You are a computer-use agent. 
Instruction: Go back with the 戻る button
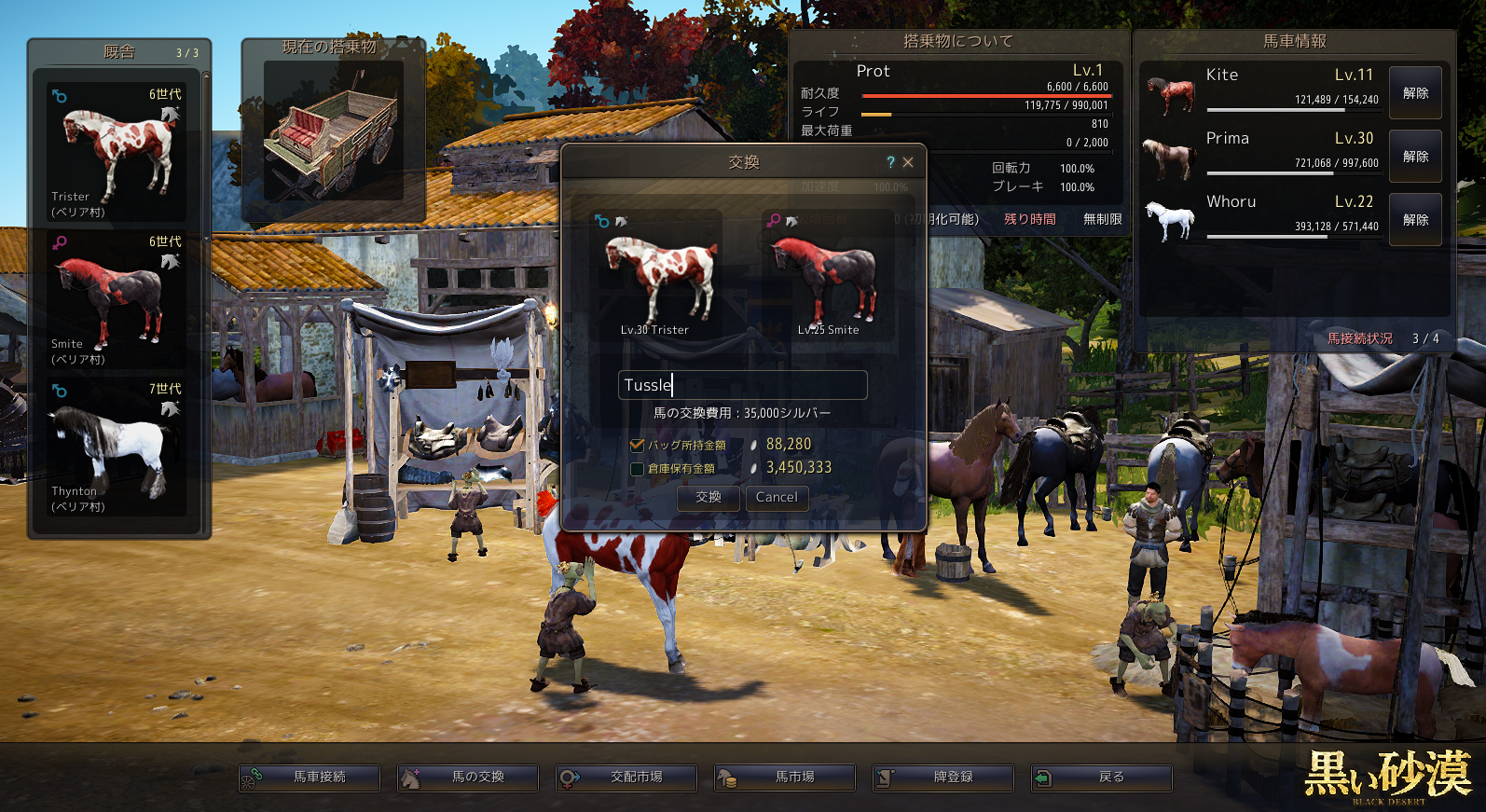[x=1102, y=778]
